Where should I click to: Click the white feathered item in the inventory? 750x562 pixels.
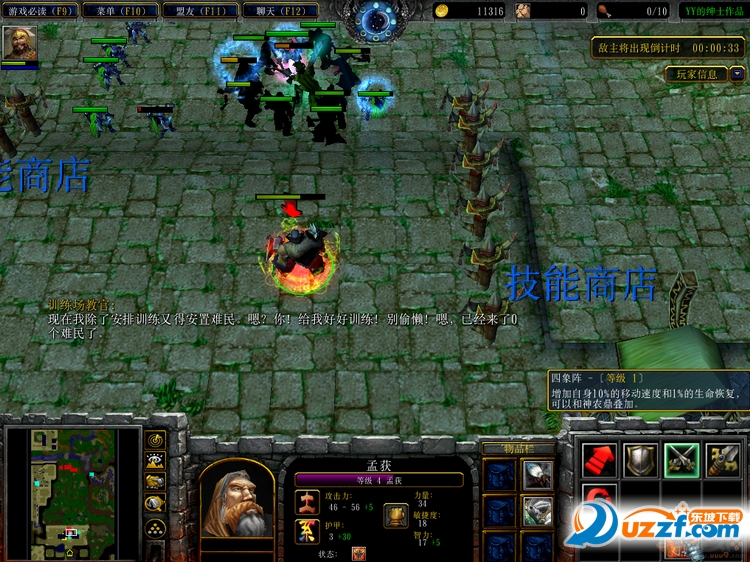(537, 475)
